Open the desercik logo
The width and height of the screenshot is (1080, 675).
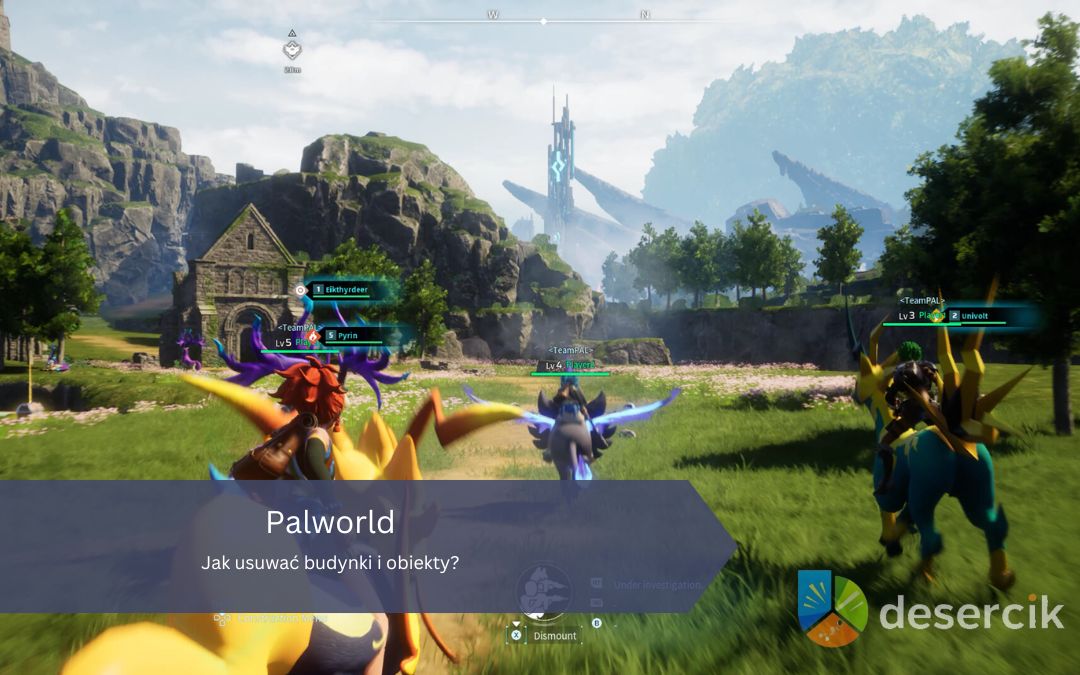[930, 608]
